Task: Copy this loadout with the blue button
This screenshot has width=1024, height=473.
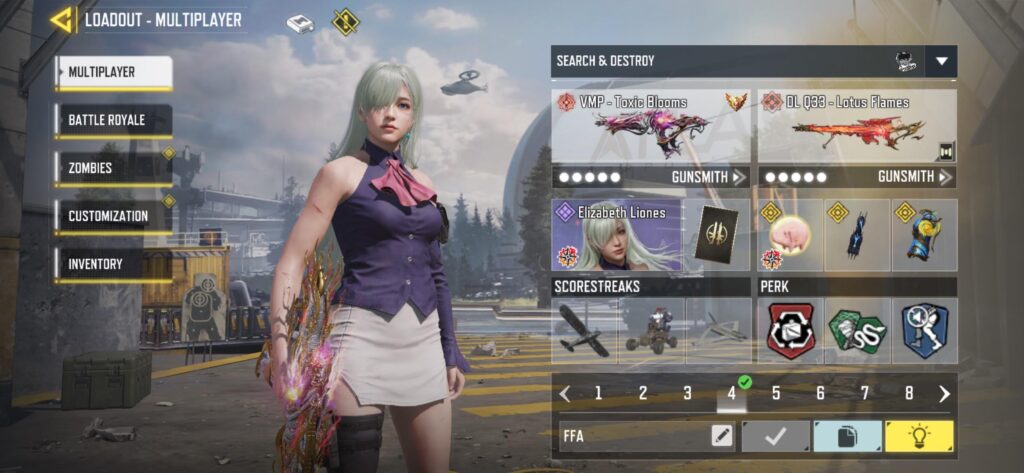Action: [847, 436]
